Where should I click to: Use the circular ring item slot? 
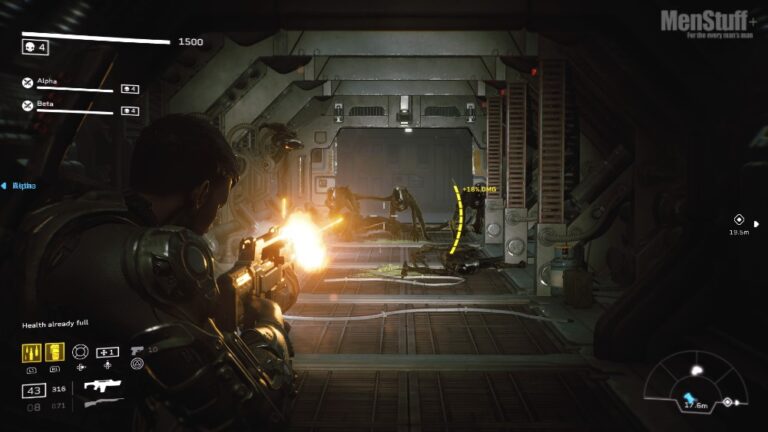[x=81, y=352]
